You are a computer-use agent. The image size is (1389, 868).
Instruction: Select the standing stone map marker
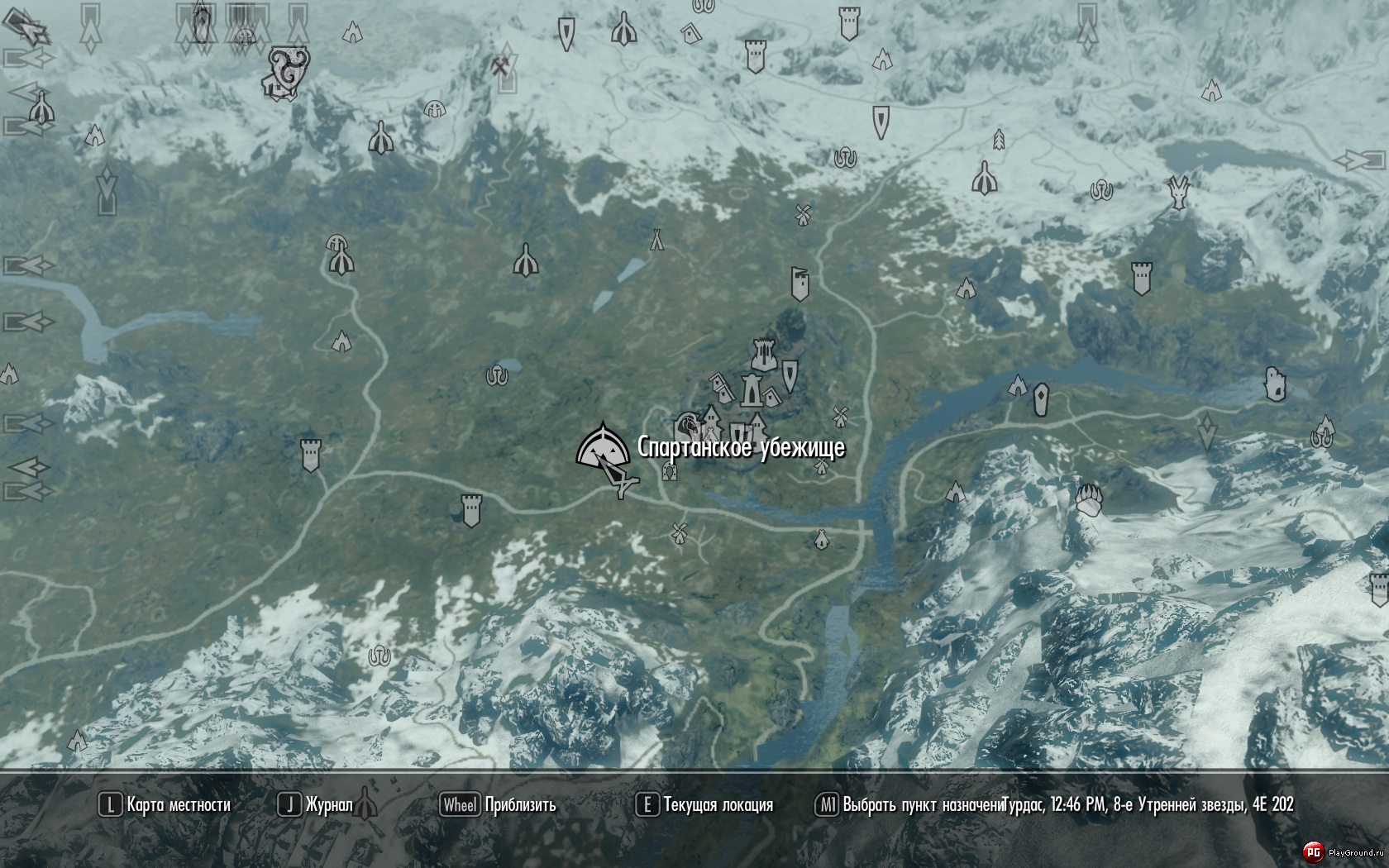pos(1041,399)
